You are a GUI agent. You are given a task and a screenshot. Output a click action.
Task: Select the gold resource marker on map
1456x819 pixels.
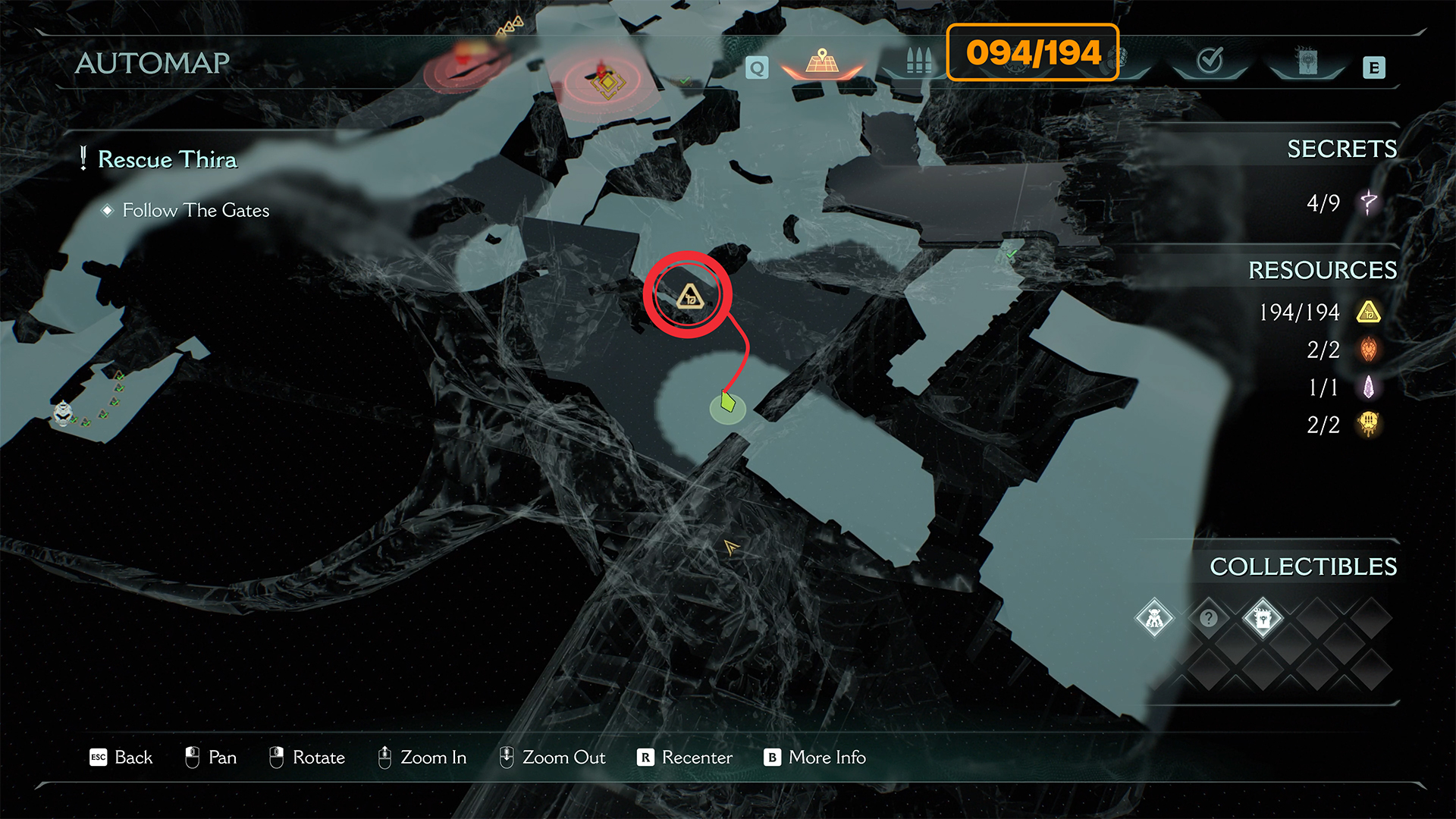(x=689, y=296)
